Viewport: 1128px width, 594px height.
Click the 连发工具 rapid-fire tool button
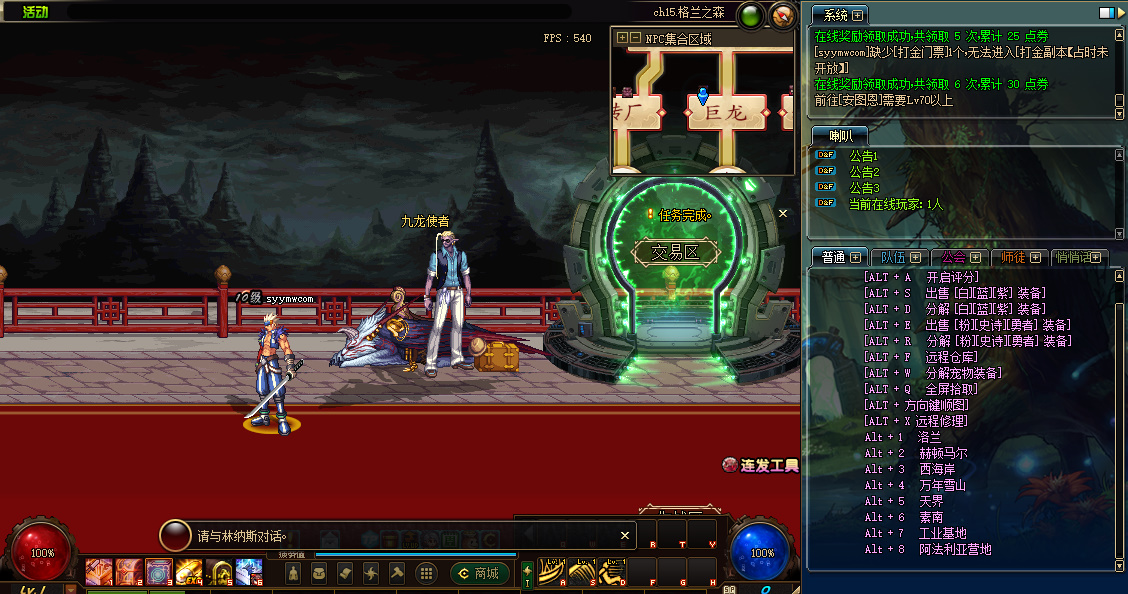[761, 465]
